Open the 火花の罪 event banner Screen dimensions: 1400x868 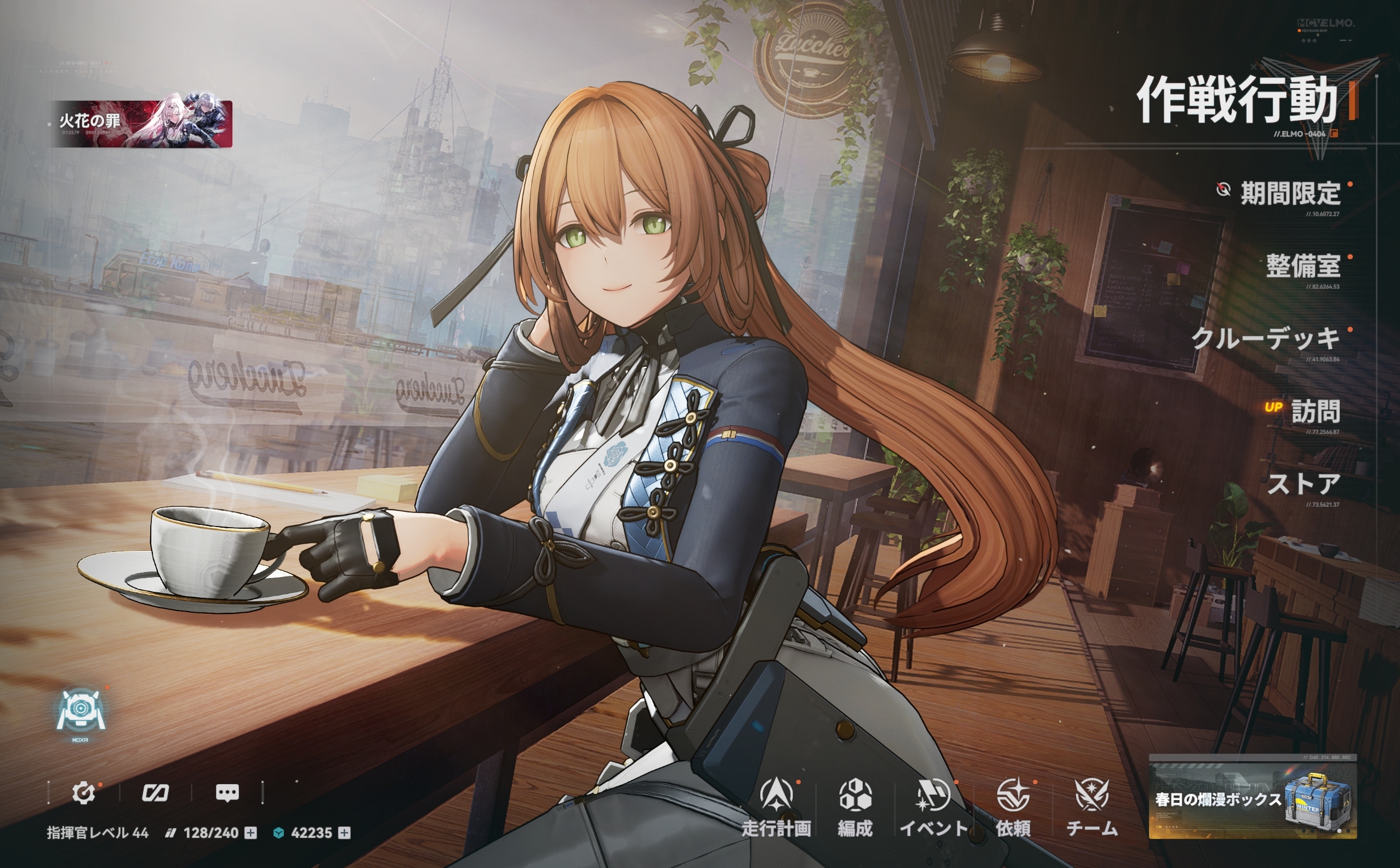[x=141, y=124]
